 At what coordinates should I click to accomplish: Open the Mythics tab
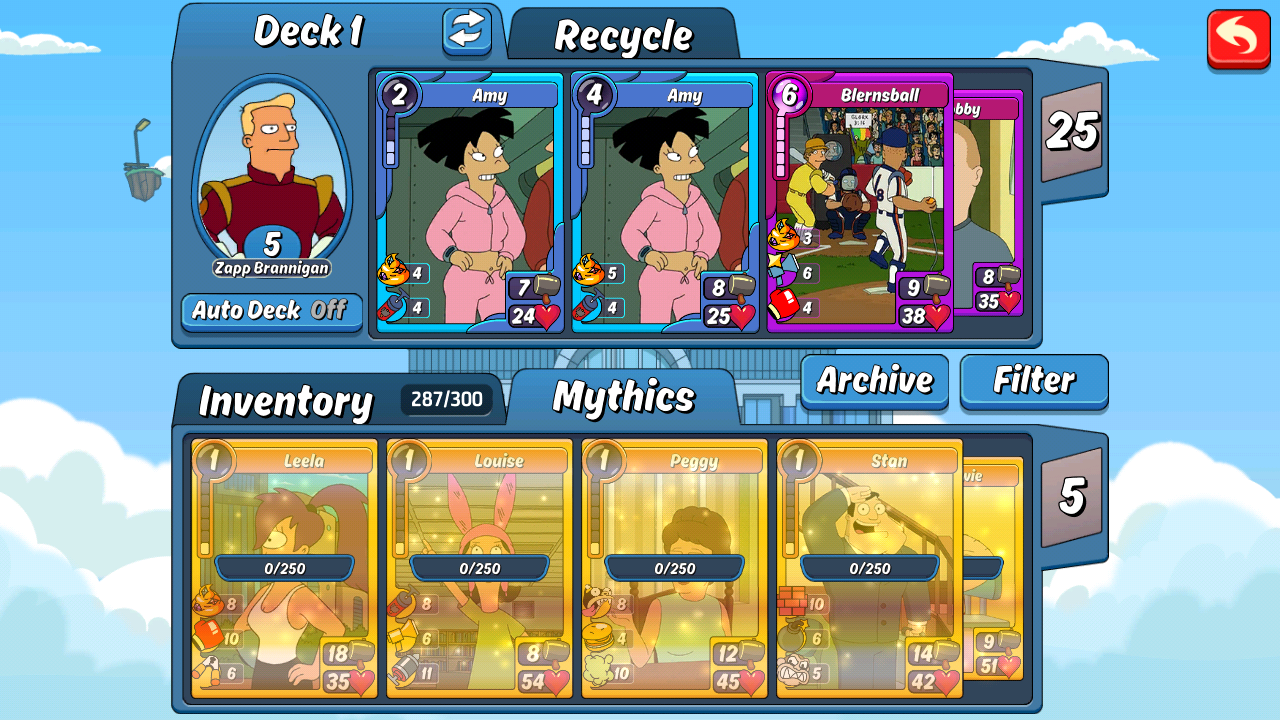[x=624, y=398]
